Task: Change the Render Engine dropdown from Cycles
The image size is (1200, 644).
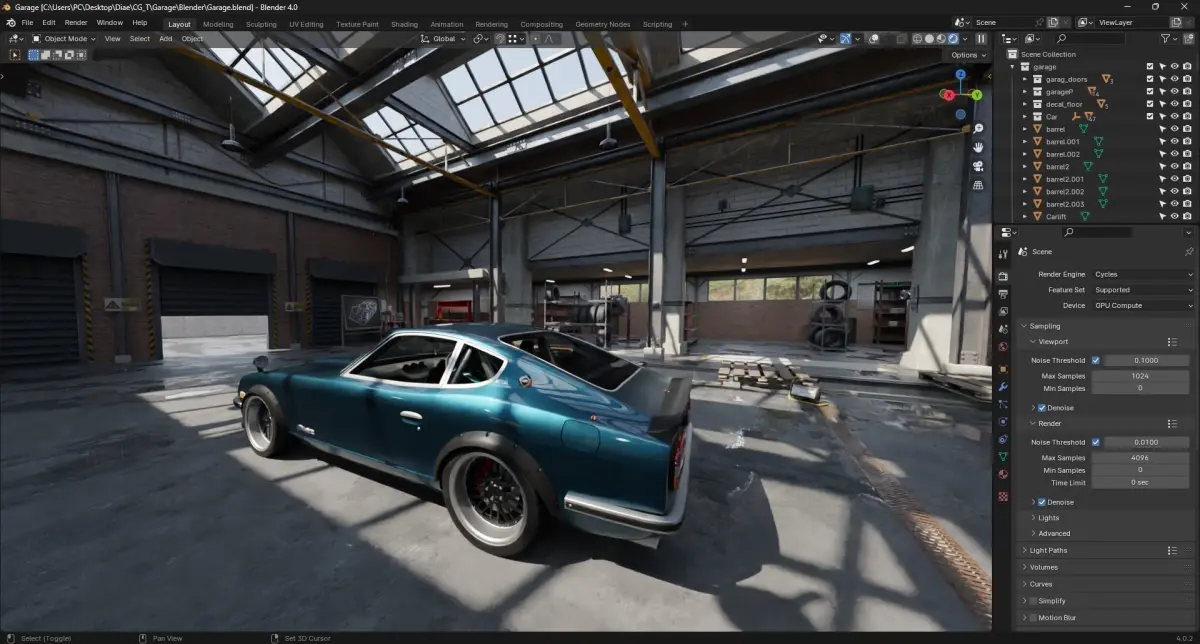Action: click(1143, 274)
